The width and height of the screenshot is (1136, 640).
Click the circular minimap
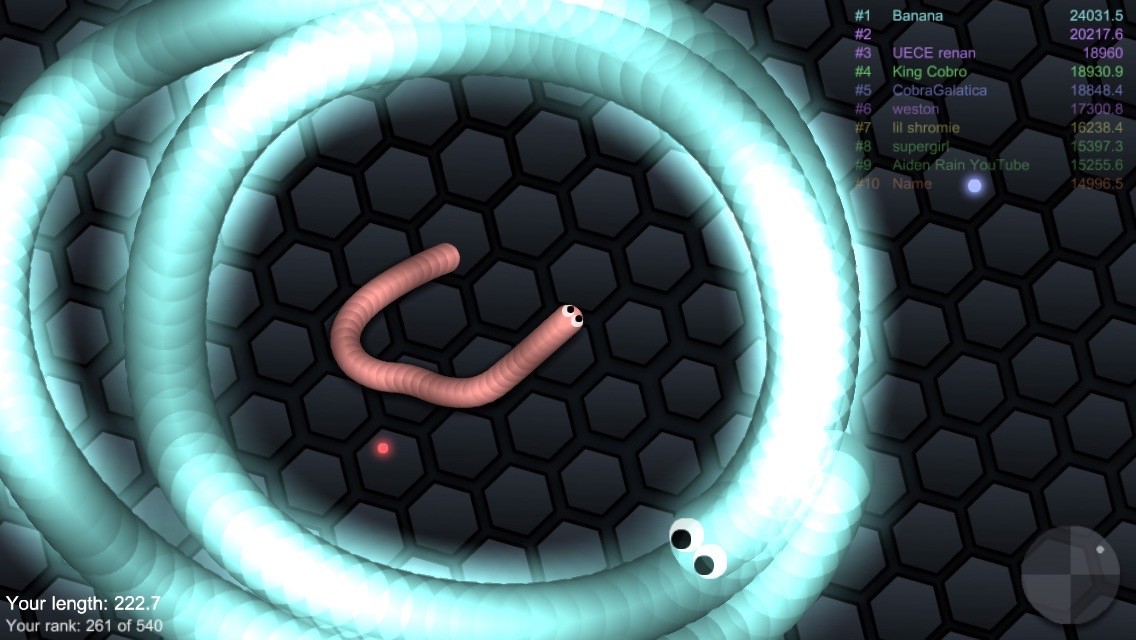click(1070, 575)
